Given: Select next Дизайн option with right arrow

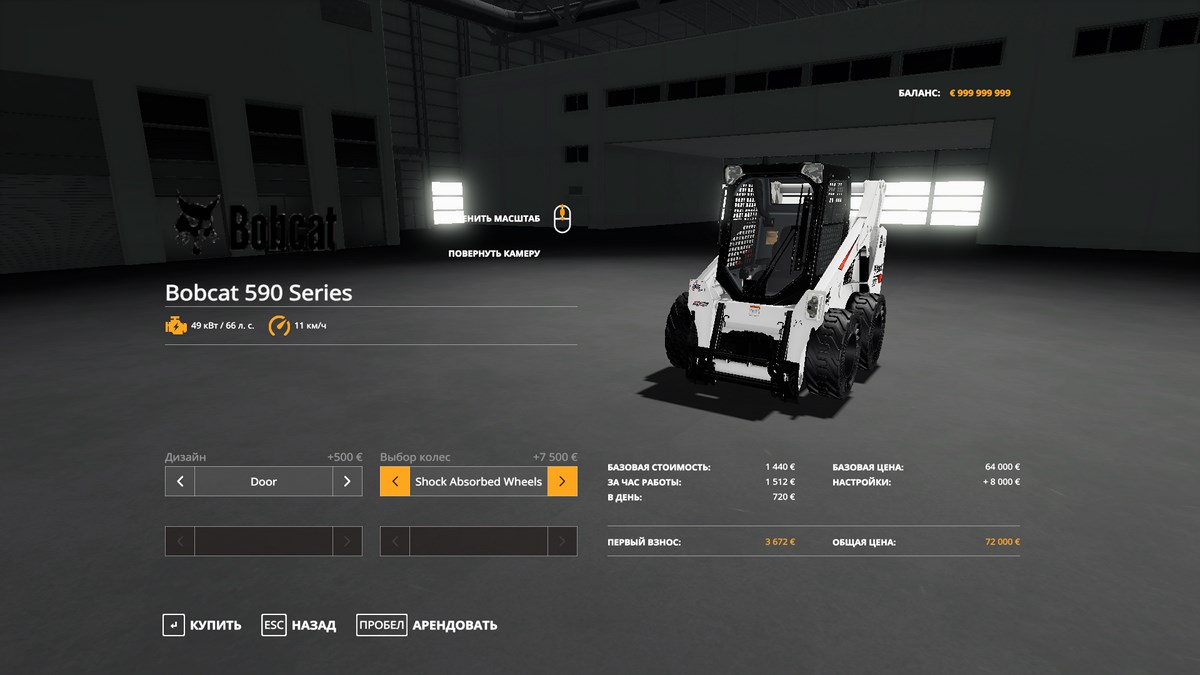Looking at the screenshot, I should coord(347,481).
